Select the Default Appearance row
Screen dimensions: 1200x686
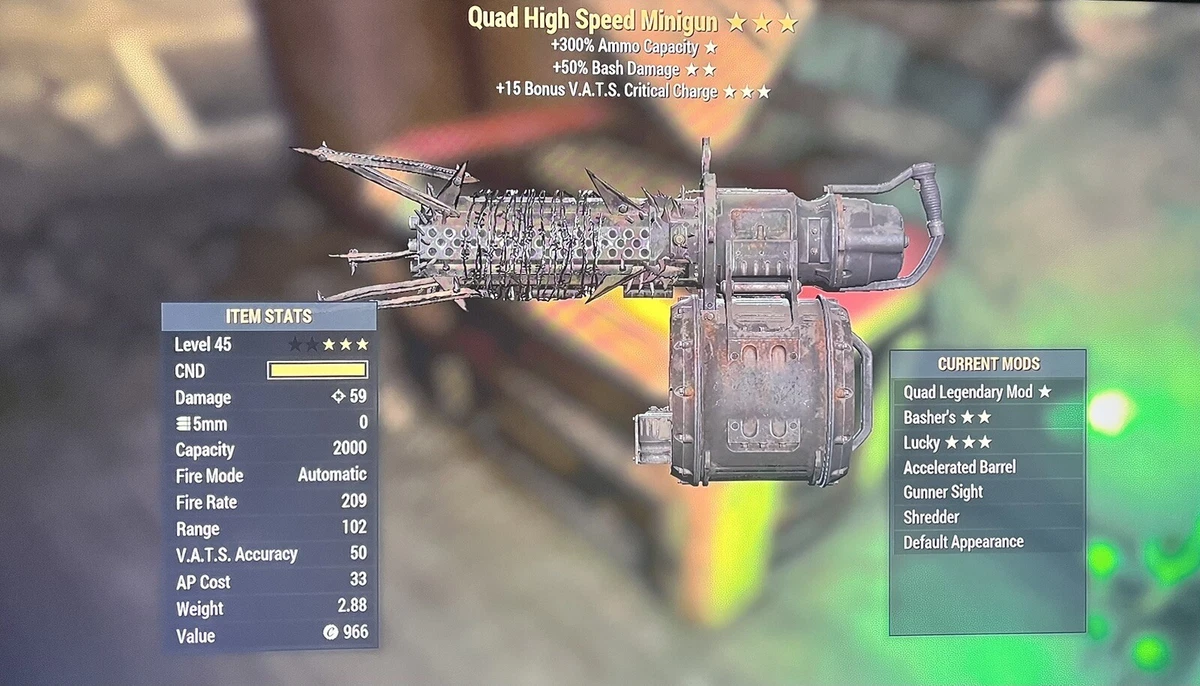click(x=963, y=542)
